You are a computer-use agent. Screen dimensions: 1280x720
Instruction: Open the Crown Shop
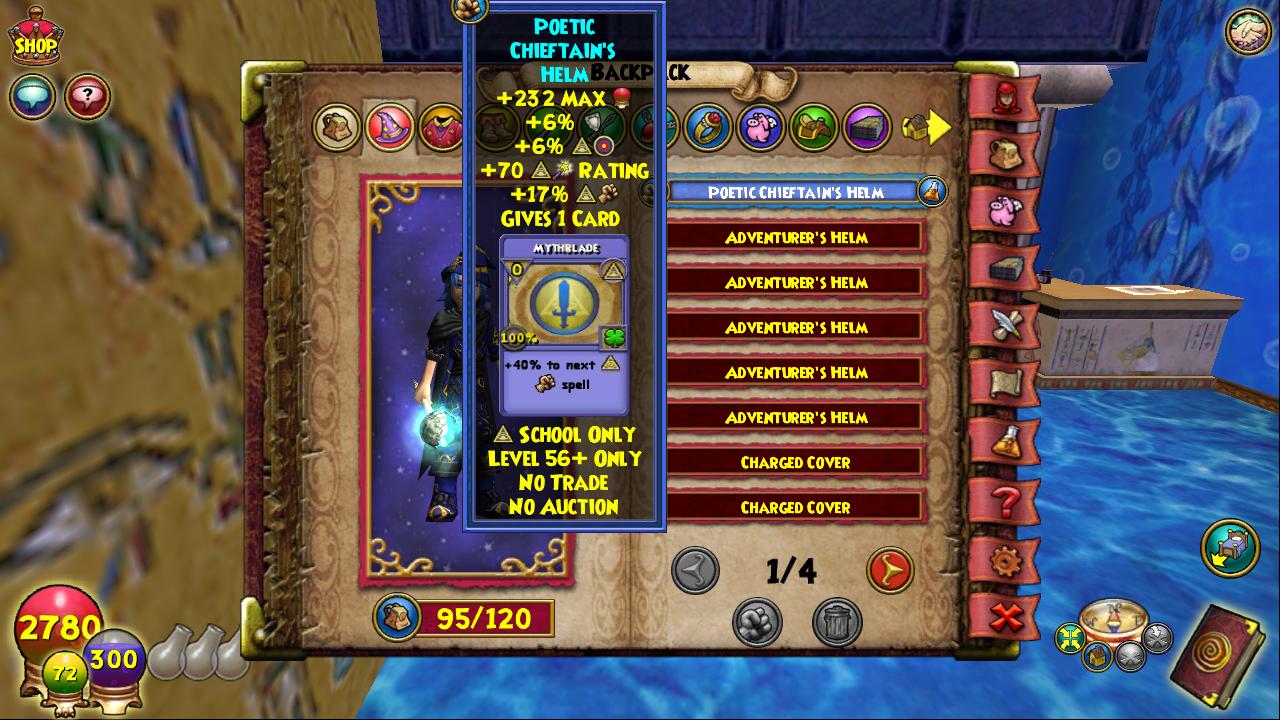[x=34, y=37]
